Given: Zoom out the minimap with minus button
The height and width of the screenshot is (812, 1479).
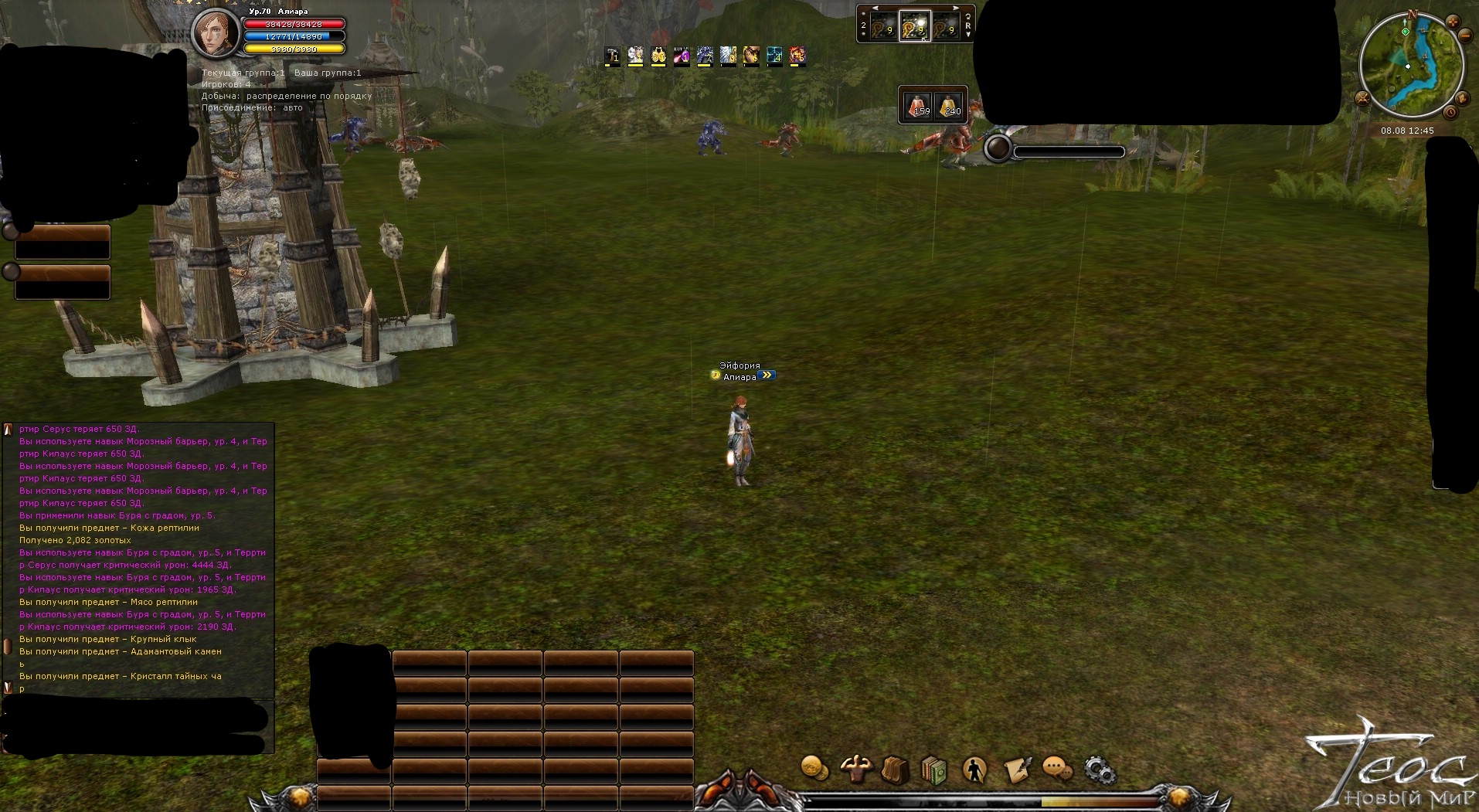Looking at the screenshot, I should (x=1465, y=36).
